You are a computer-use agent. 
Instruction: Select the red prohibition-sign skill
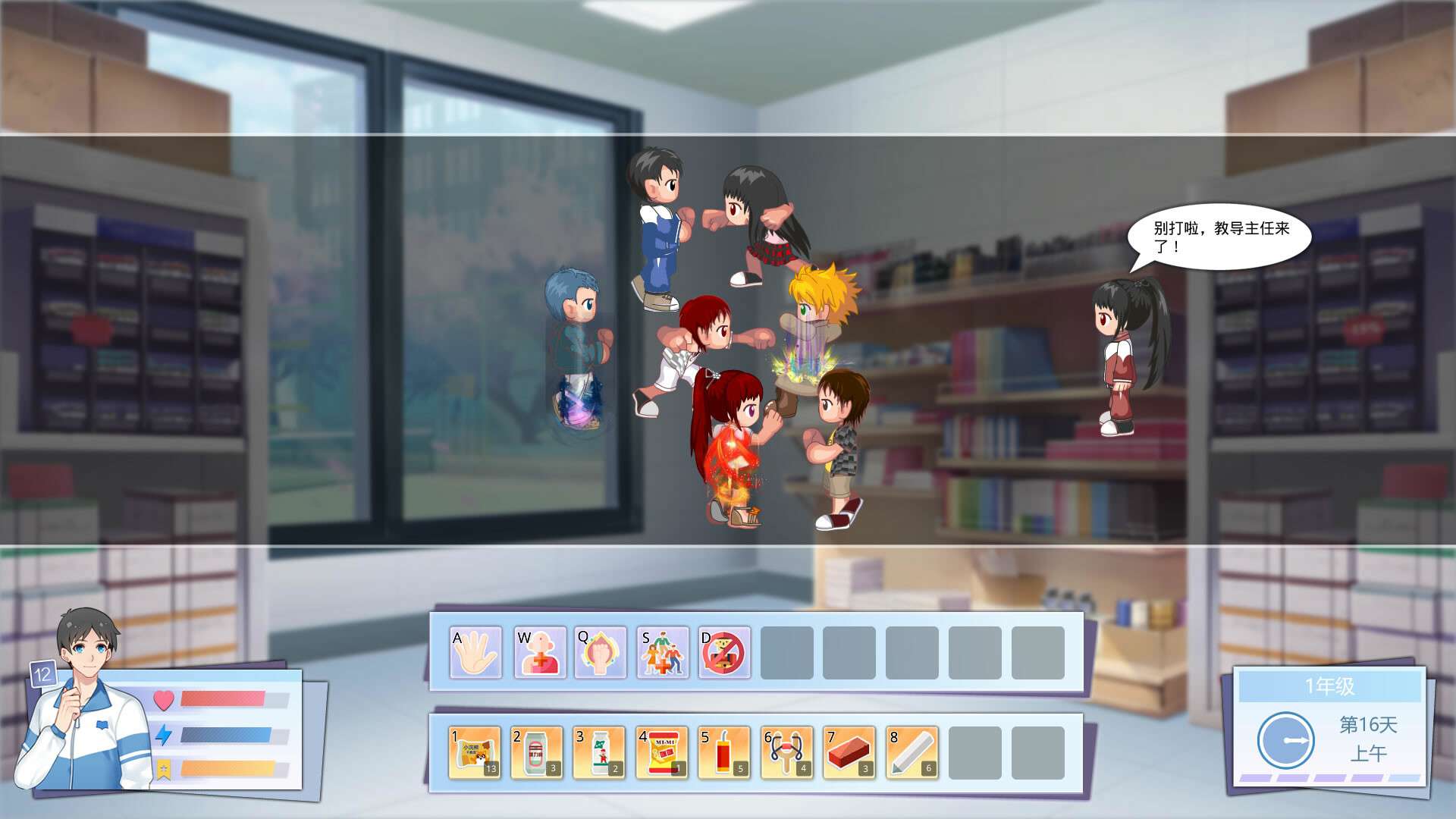tap(724, 652)
